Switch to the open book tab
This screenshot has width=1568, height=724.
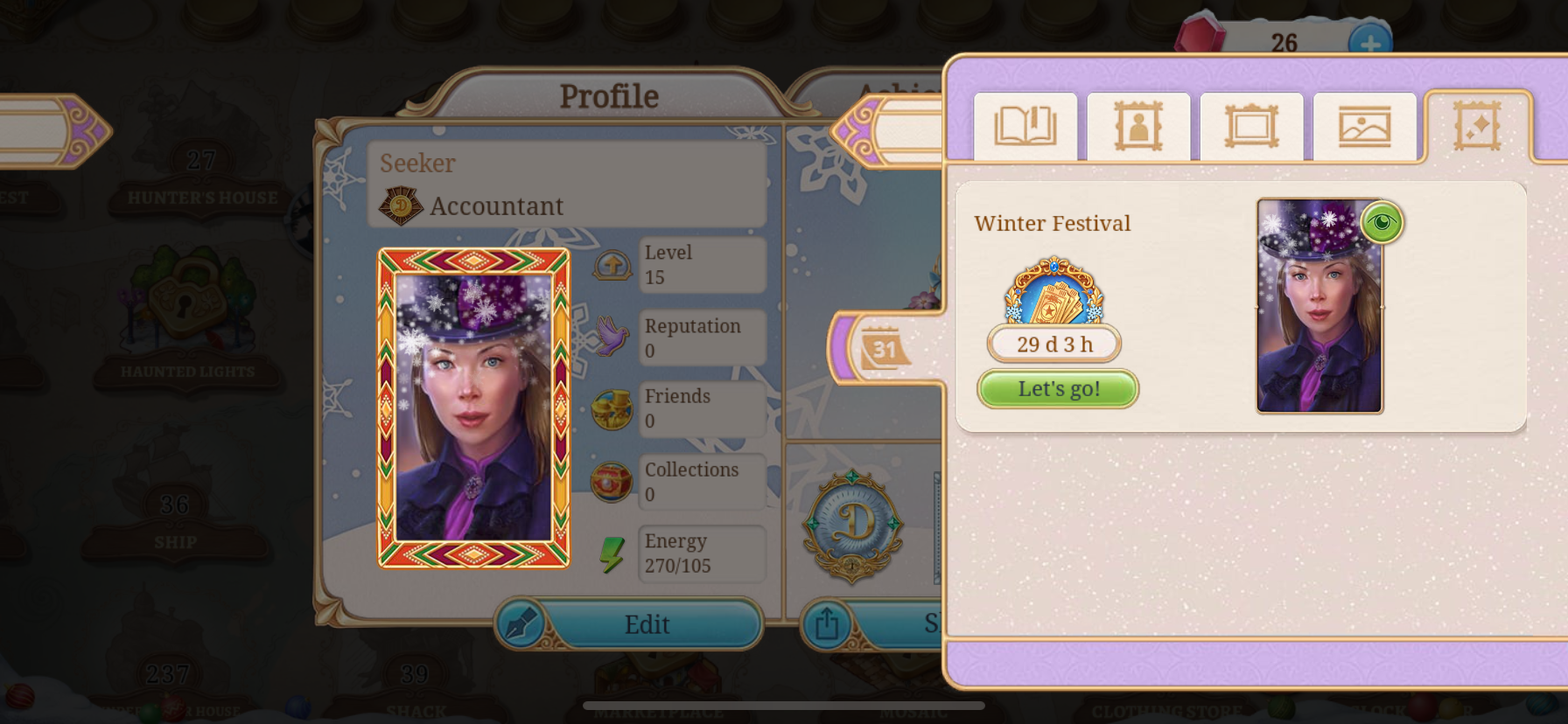pyautogui.click(x=1025, y=127)
